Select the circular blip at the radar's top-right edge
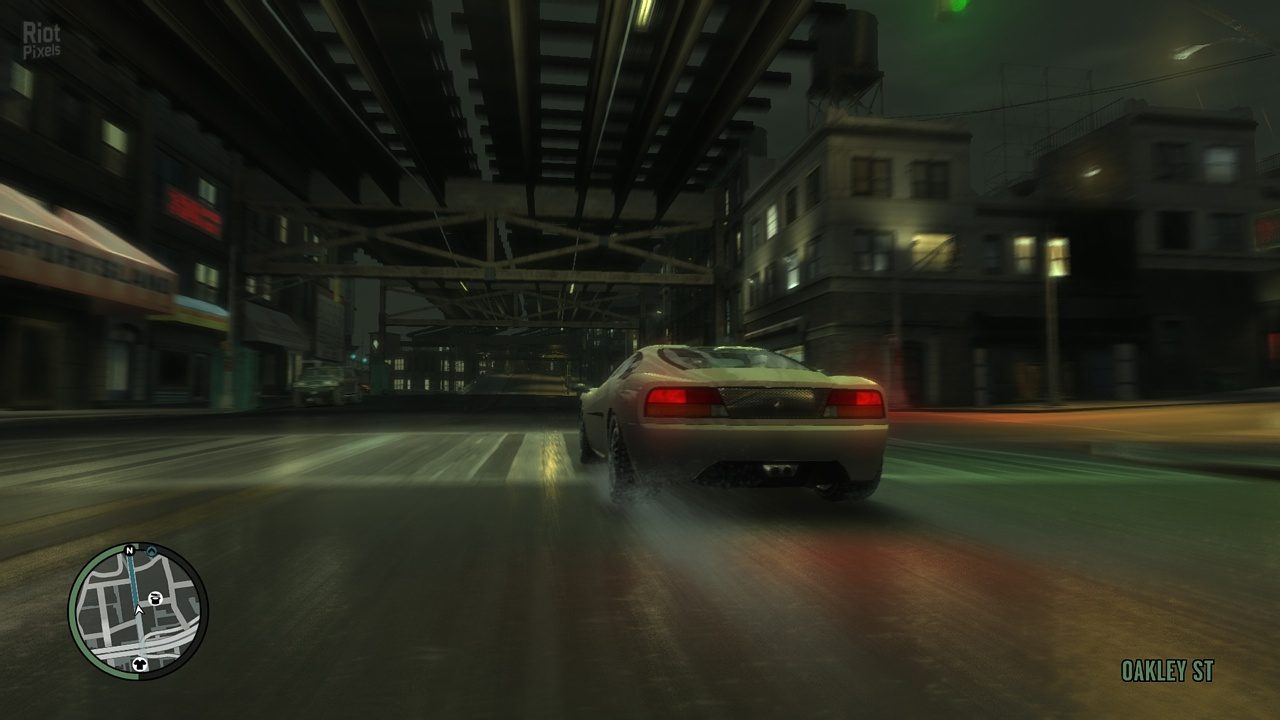Screen dimensions: 1280x720 [x=152, y=551]
